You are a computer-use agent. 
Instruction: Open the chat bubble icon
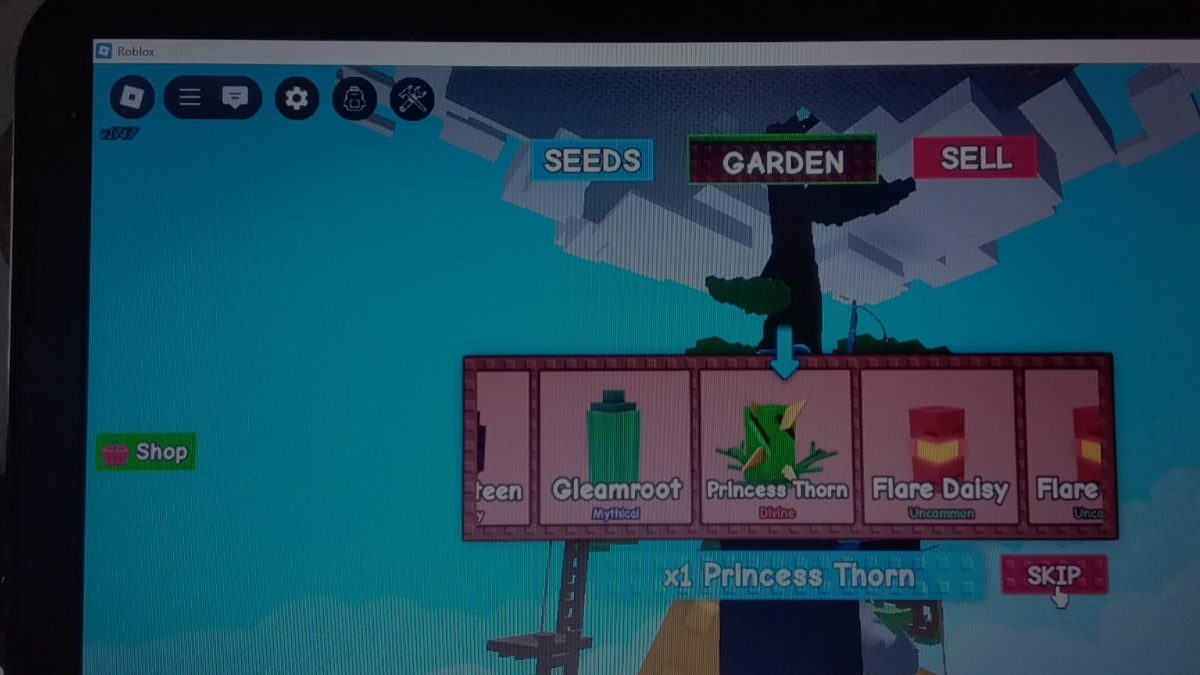coord(235,98)
